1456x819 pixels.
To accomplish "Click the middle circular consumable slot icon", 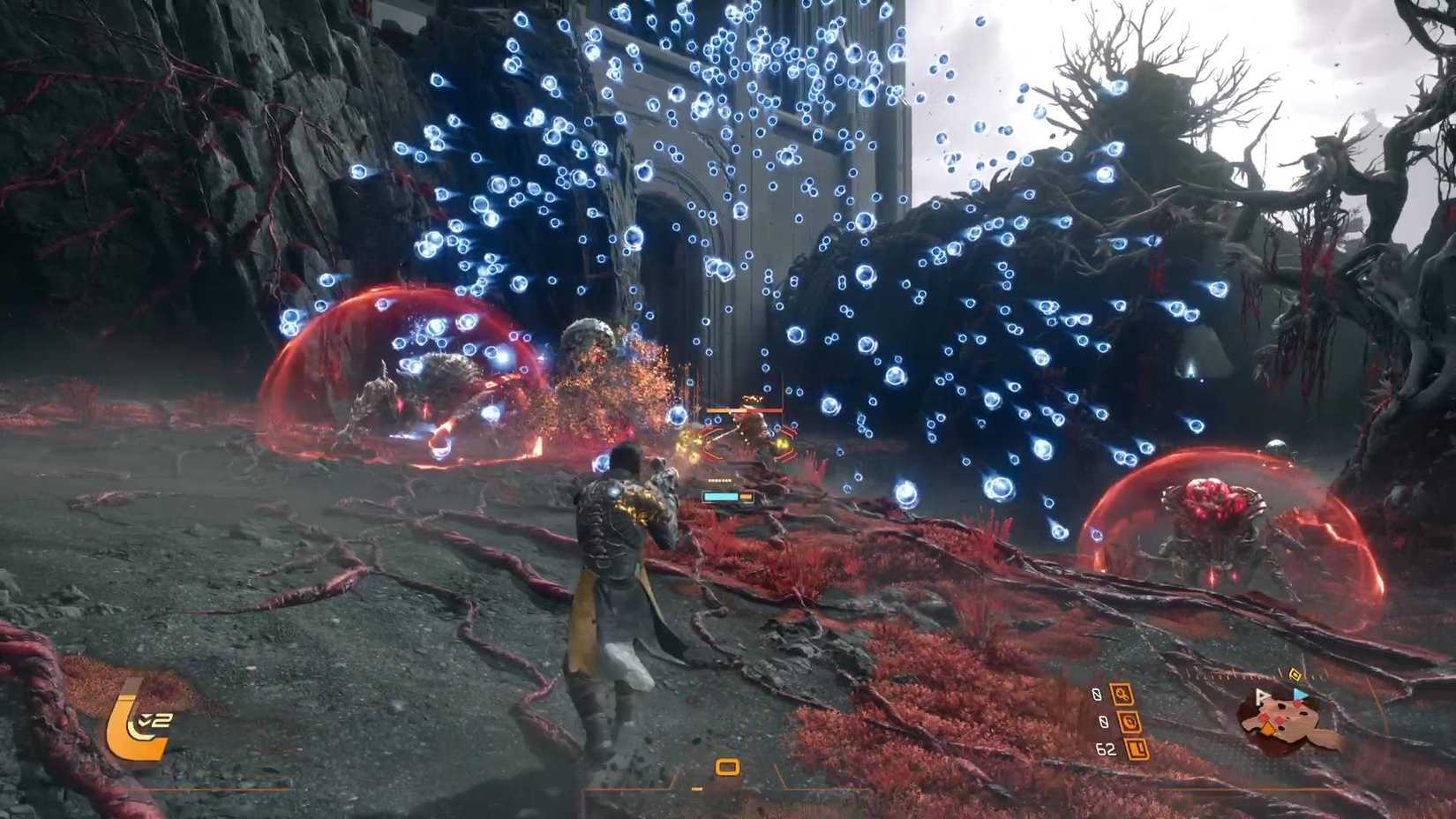I will pos(1130,724).
